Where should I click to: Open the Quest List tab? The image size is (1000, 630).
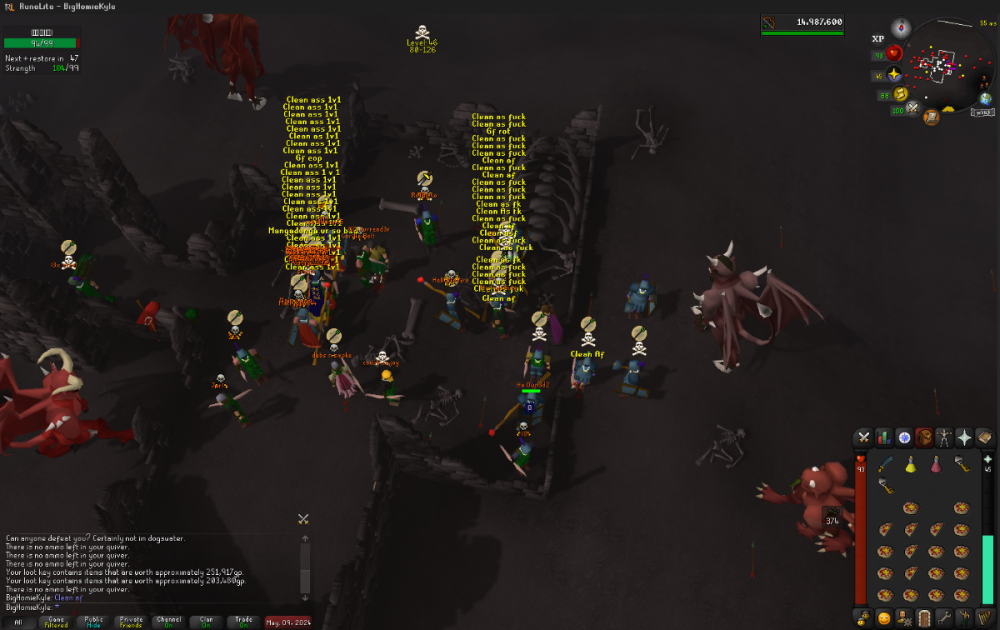904,437
